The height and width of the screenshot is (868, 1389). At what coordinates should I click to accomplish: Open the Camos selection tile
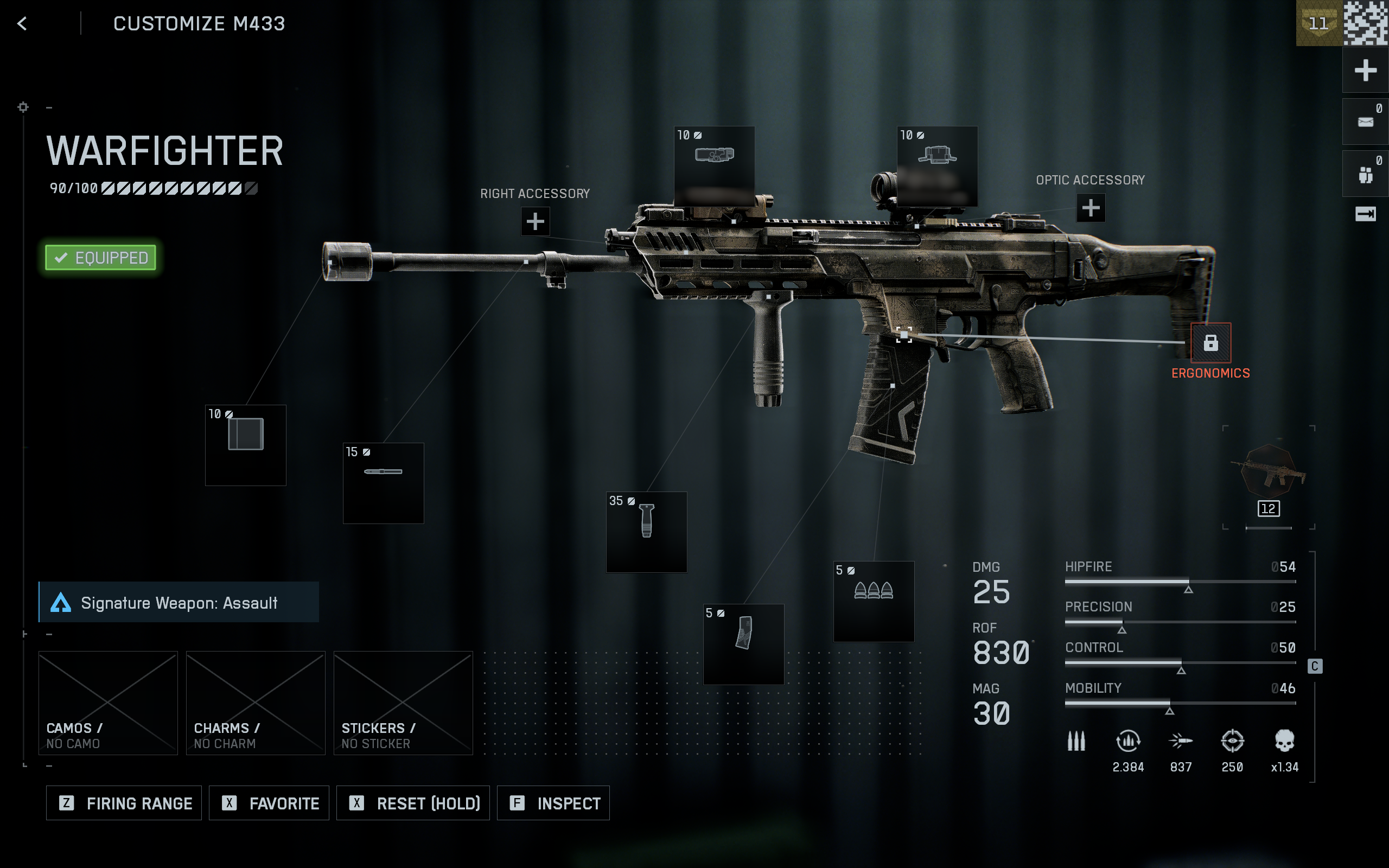point(108,703)
